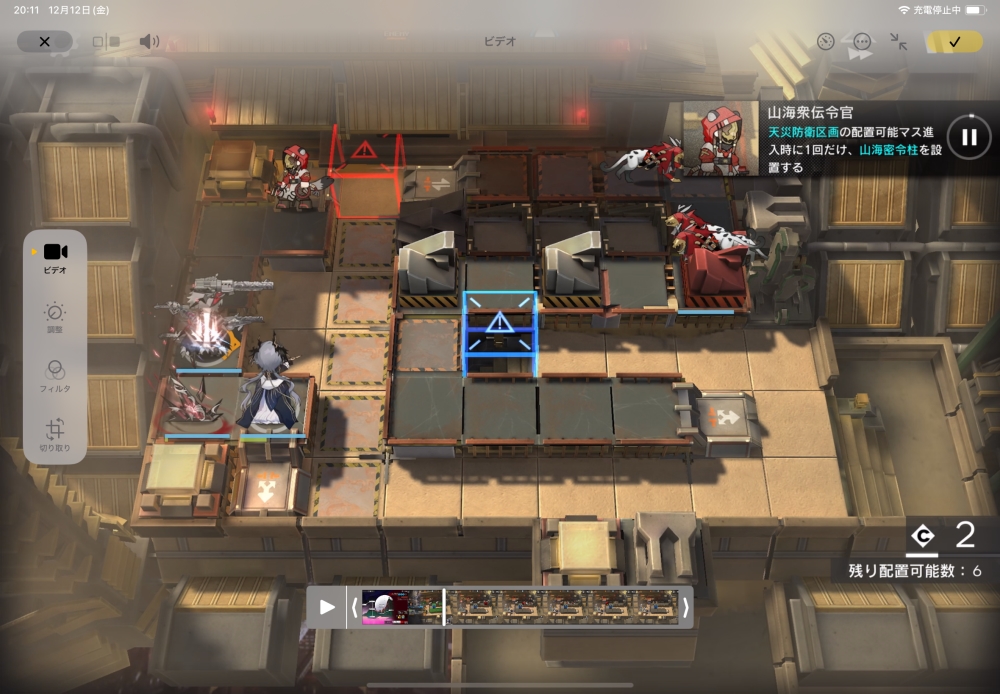
Task: Click the inward arrows exit-fullscreen icon
Action: 899,42
